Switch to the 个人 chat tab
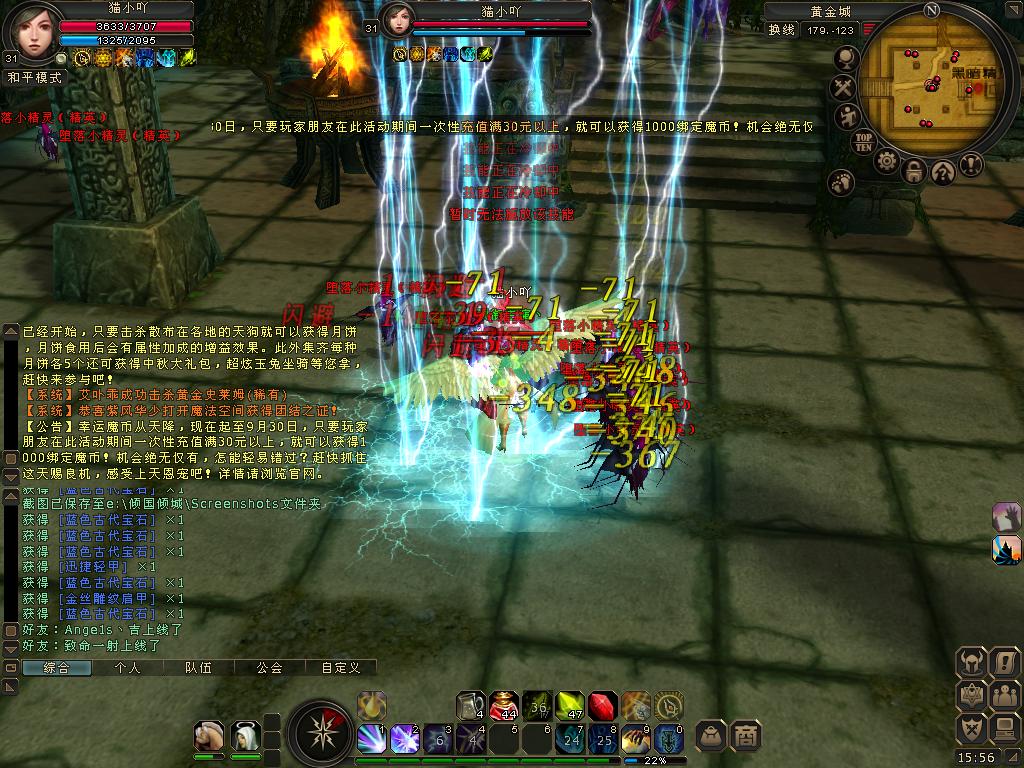The image size is (1024, 768). pyautogui.click(x=127, y=667)
